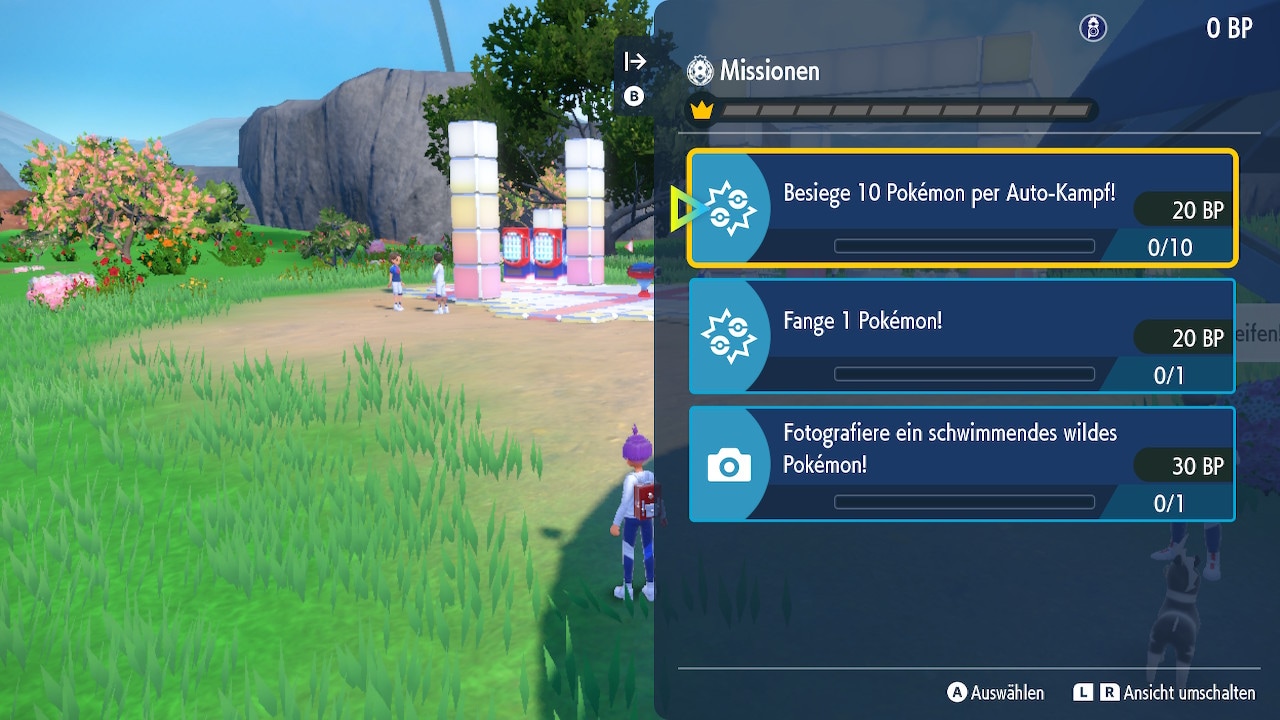Viewport: 1280px width, 720px height.
Task: Click the 0/10 progress bar of the Auto-Kampf mission
Action: (963, 245)
